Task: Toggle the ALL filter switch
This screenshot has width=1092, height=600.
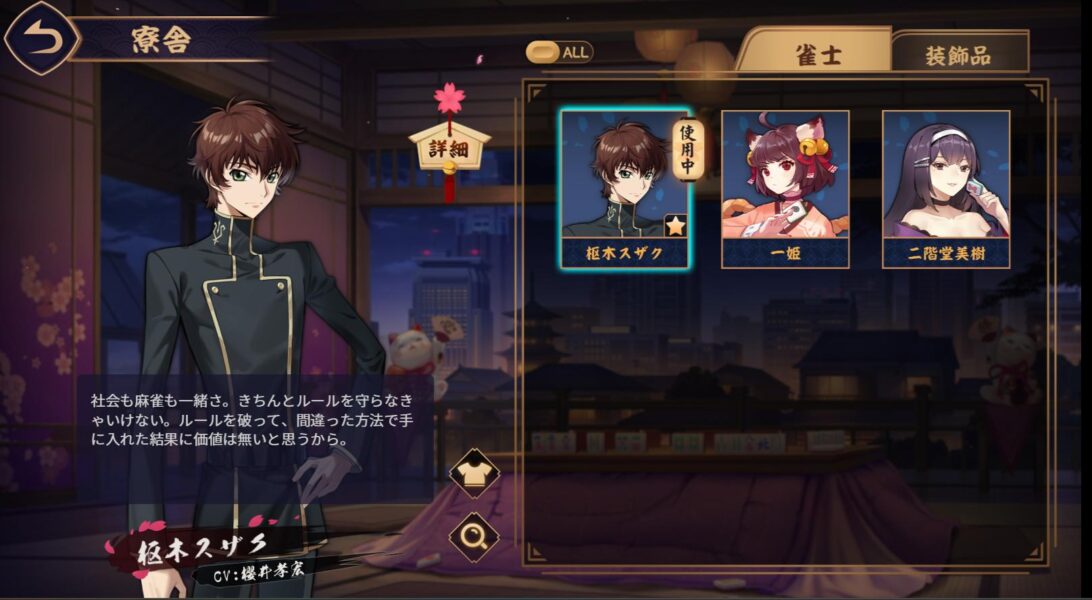Action: tap(560, 52)
